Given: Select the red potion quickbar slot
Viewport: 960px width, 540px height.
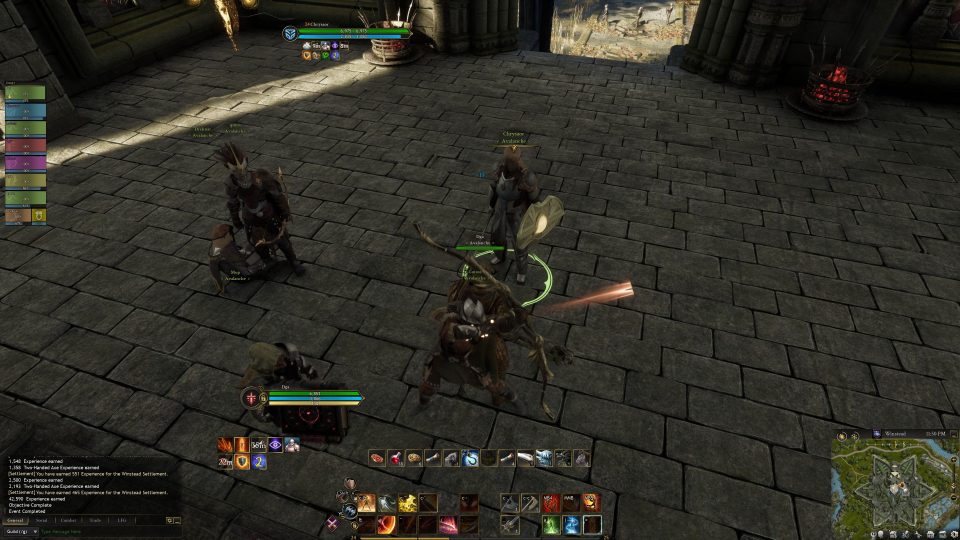Looking at the screenshot, I should [396, 458].
